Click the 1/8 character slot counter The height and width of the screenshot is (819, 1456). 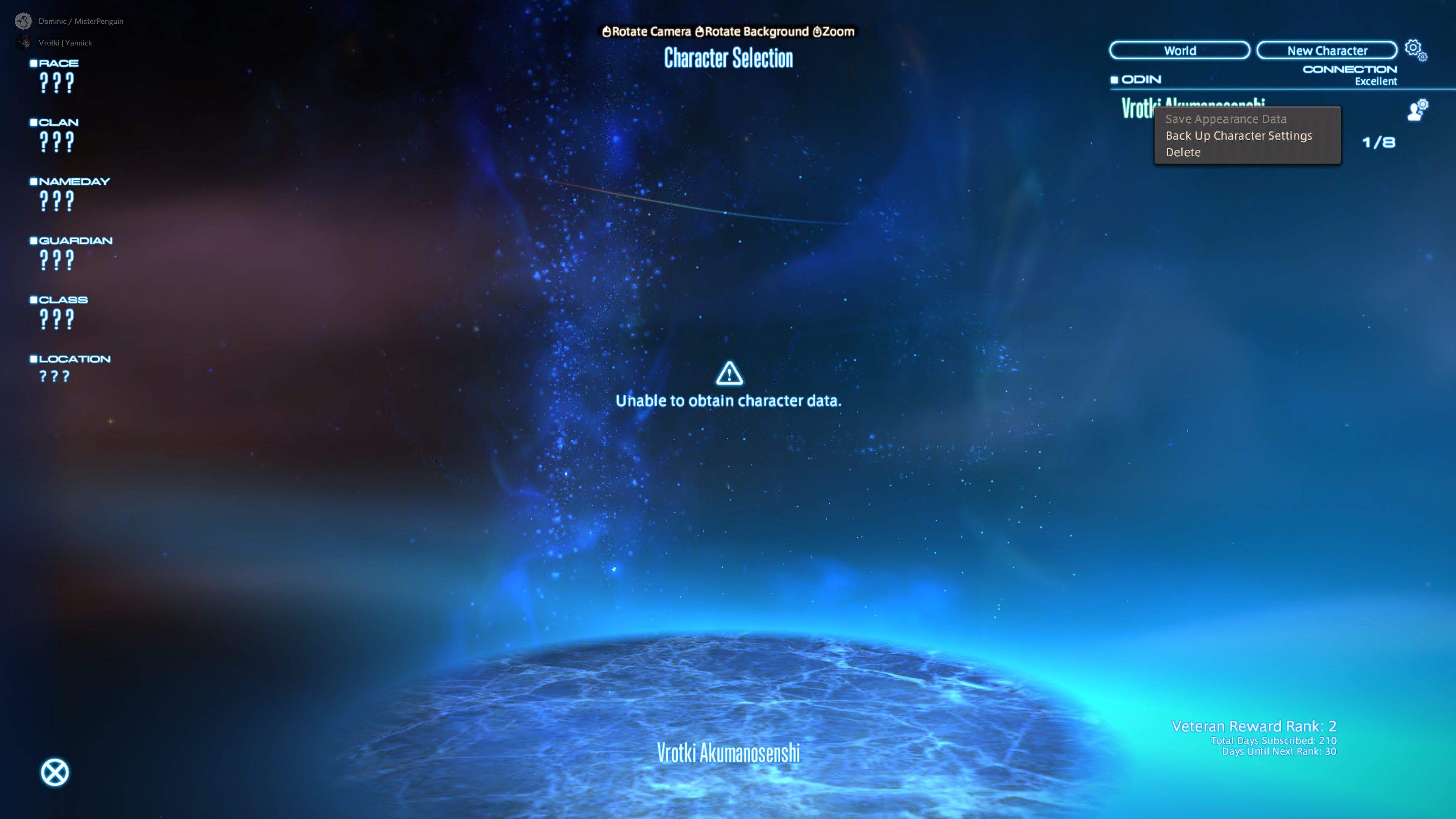(x=1378, y=142)
